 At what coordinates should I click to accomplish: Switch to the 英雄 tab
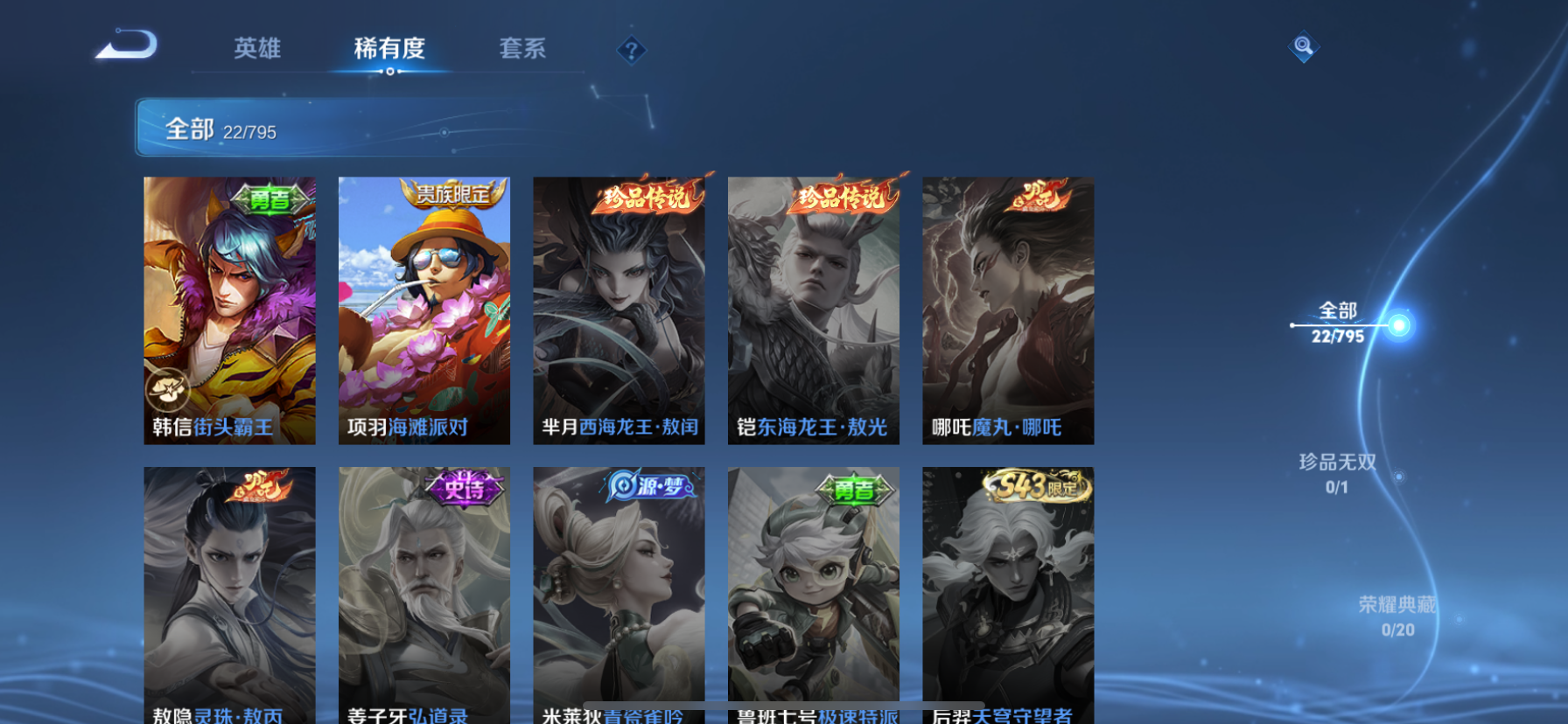pos(256,50)
